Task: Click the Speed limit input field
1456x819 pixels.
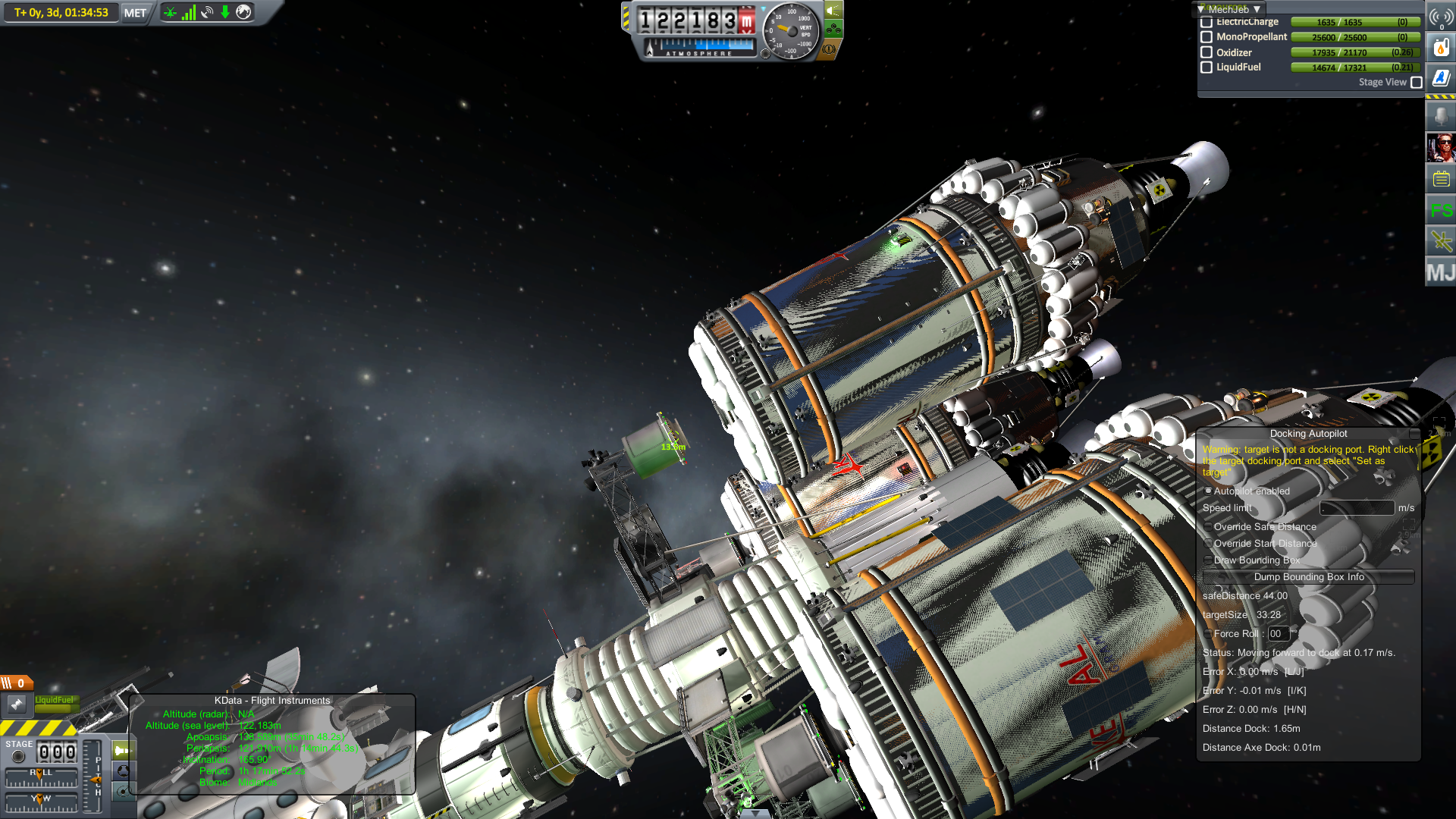Action: (1357, 508)
